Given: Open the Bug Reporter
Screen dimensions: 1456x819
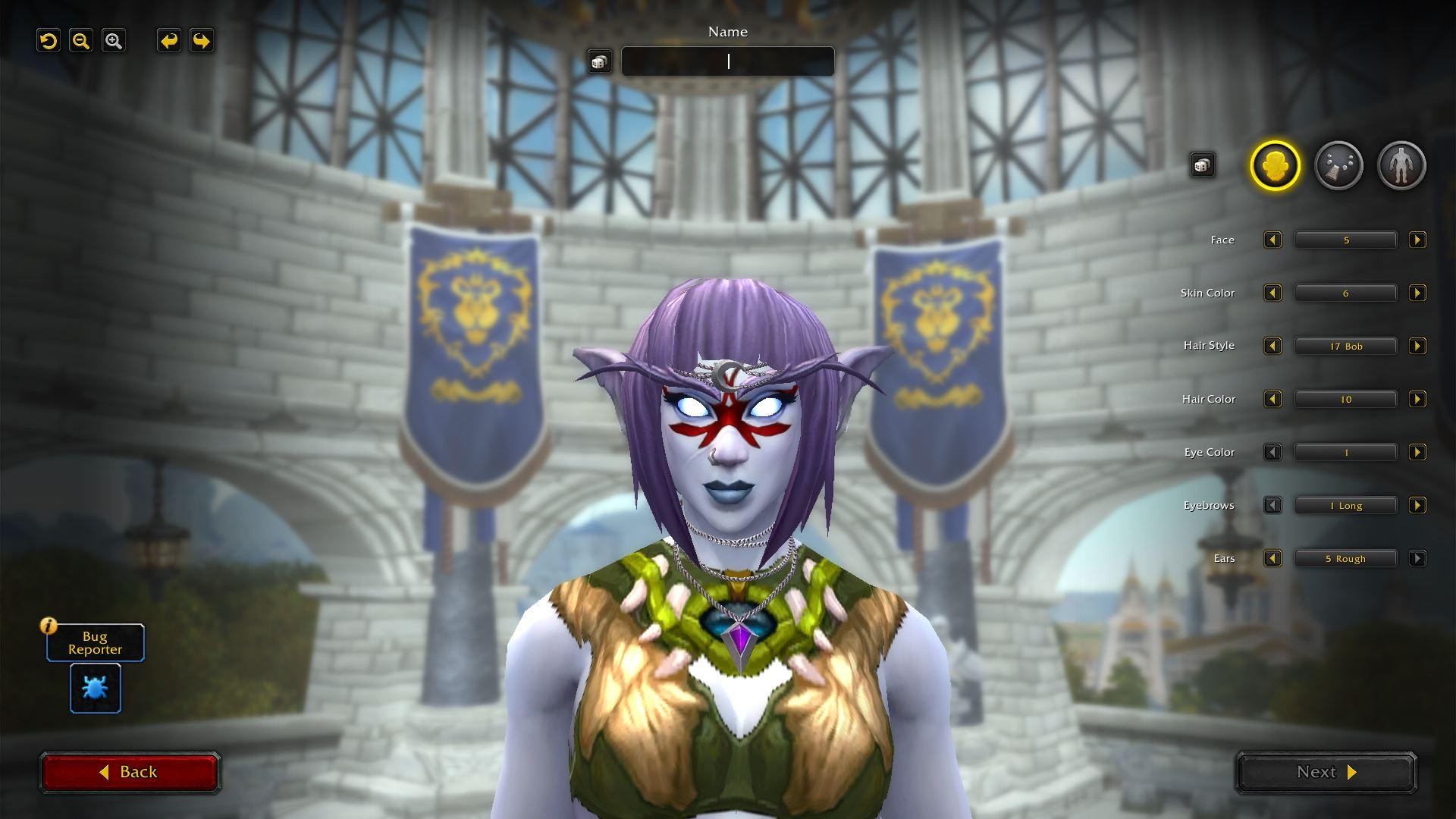Looking at the screenshot, I should click(96, 689).
